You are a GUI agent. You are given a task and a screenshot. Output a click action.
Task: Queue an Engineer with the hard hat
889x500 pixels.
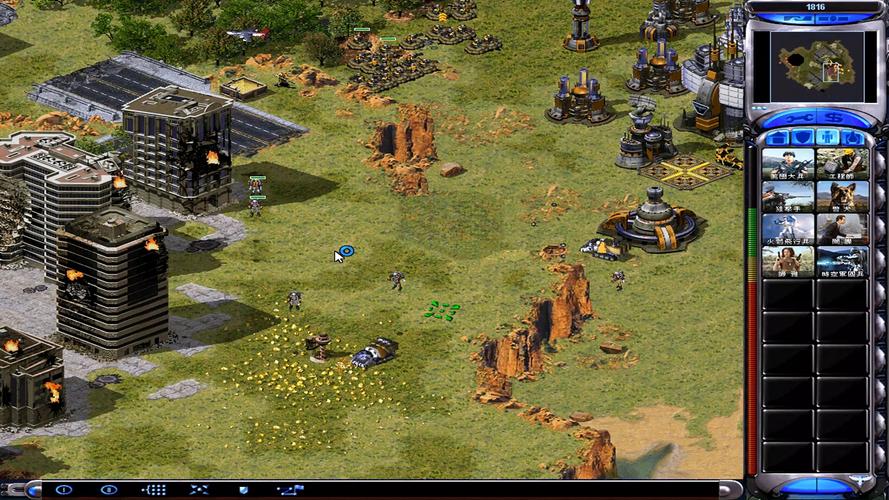(x=841, y=164)
